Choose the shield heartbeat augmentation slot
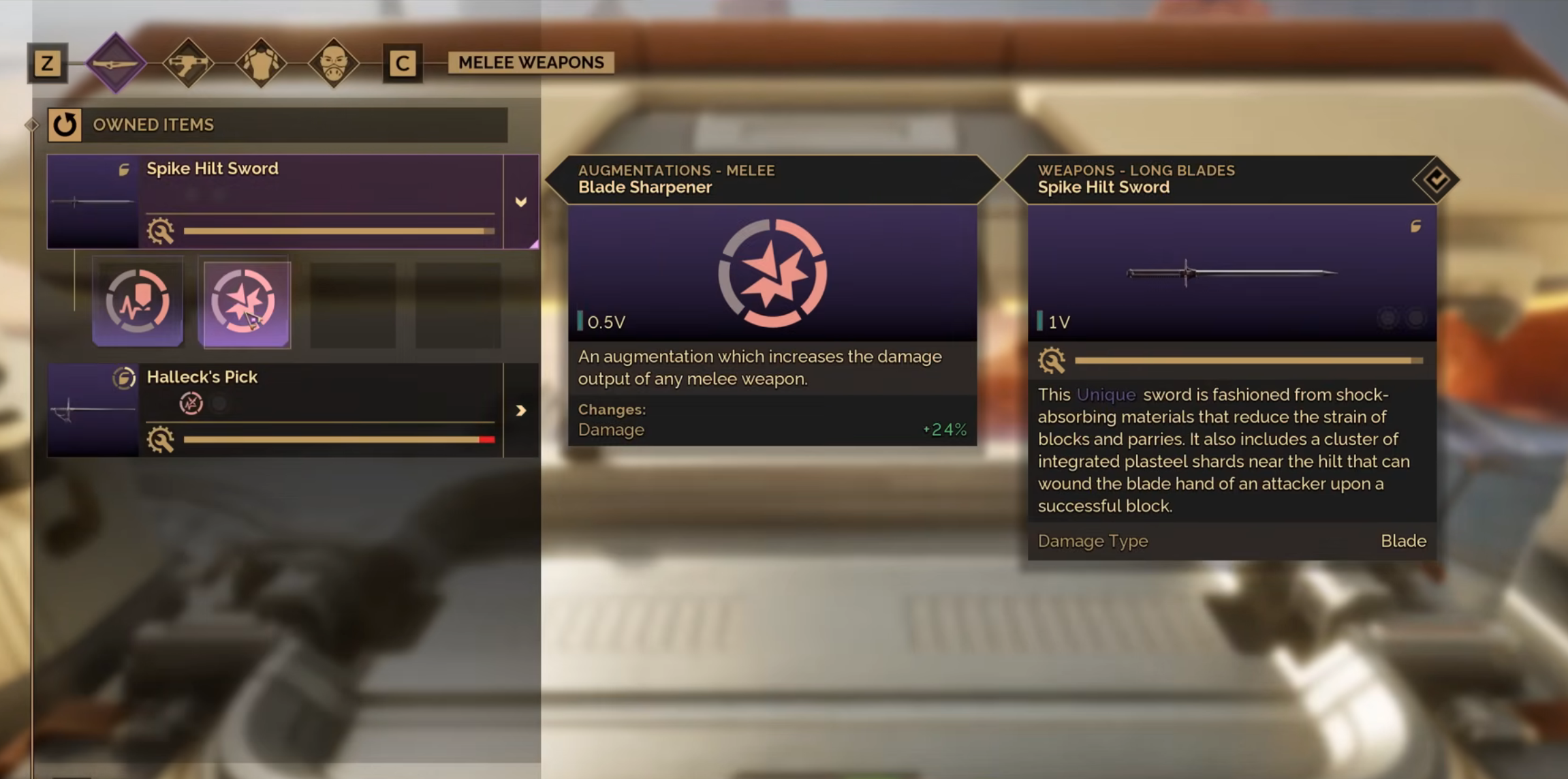The width and height of the screenshot is (1568, 779). 138,301
